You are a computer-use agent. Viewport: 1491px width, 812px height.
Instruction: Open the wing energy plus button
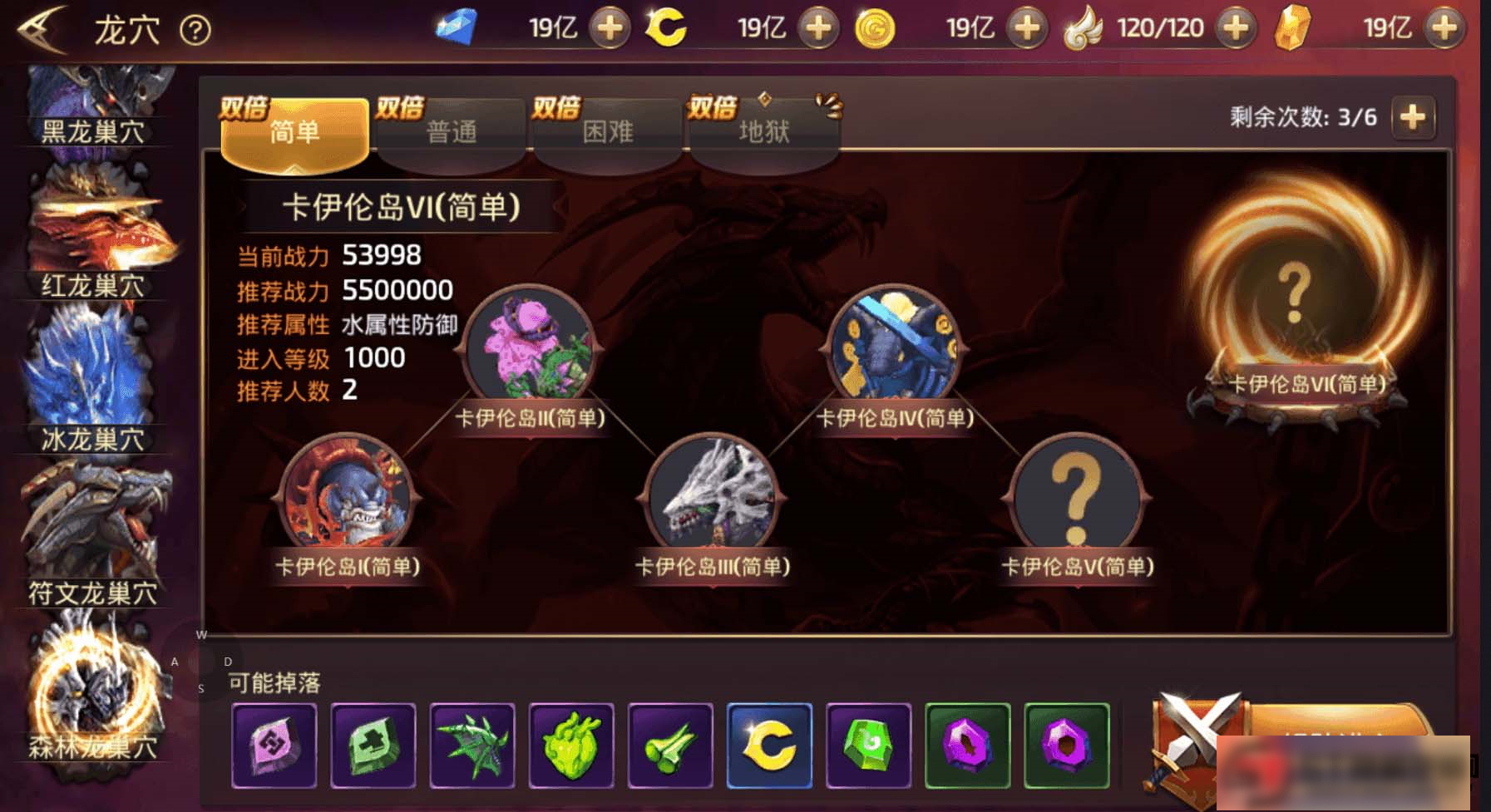(1235, 27)
